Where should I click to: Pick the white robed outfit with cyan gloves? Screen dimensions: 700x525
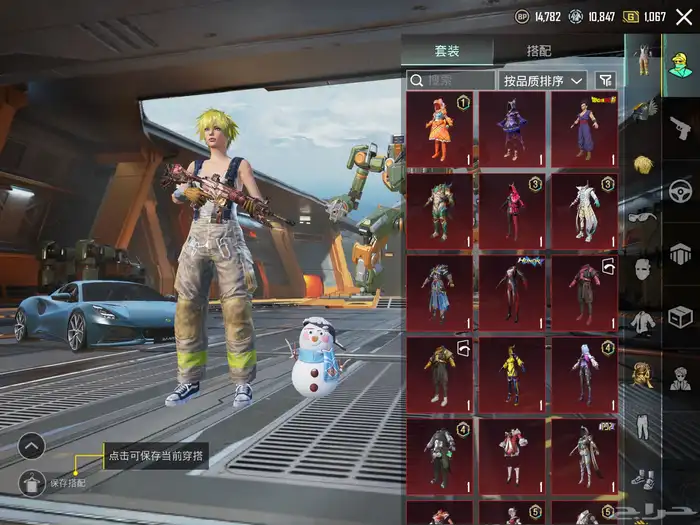[x=584, y=211]
